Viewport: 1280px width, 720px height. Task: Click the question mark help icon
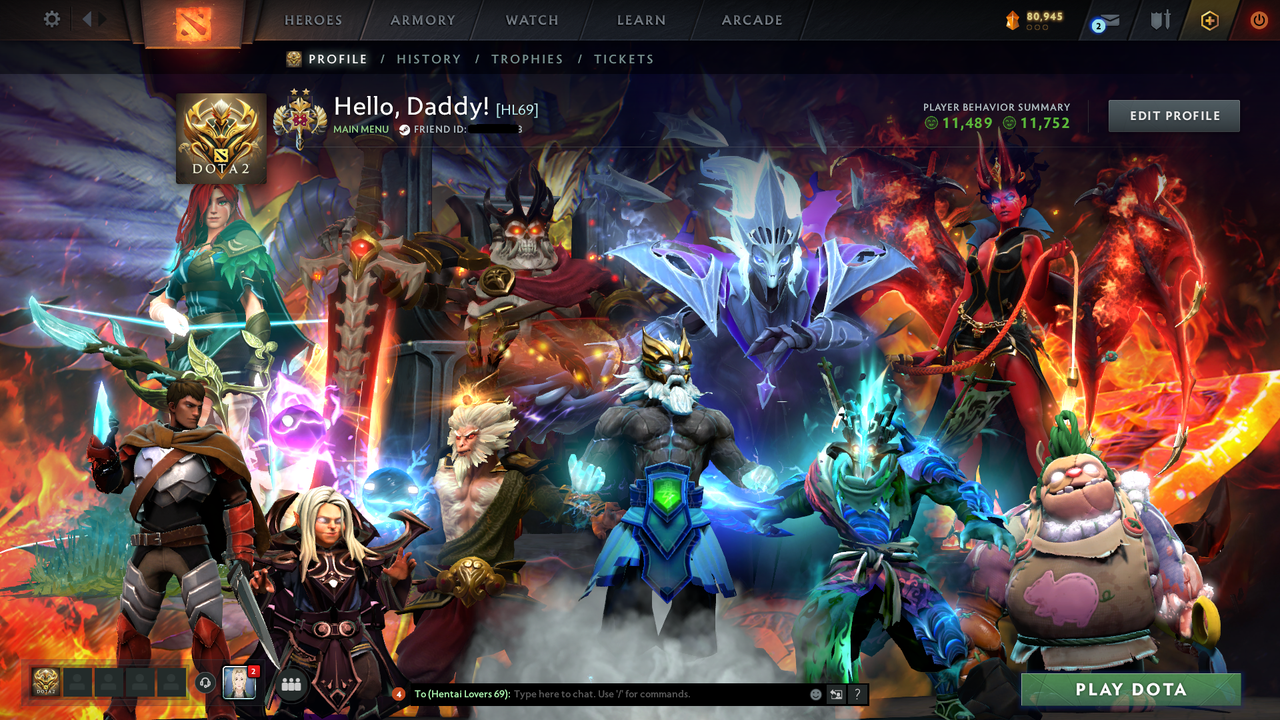[x=857, y=693]
